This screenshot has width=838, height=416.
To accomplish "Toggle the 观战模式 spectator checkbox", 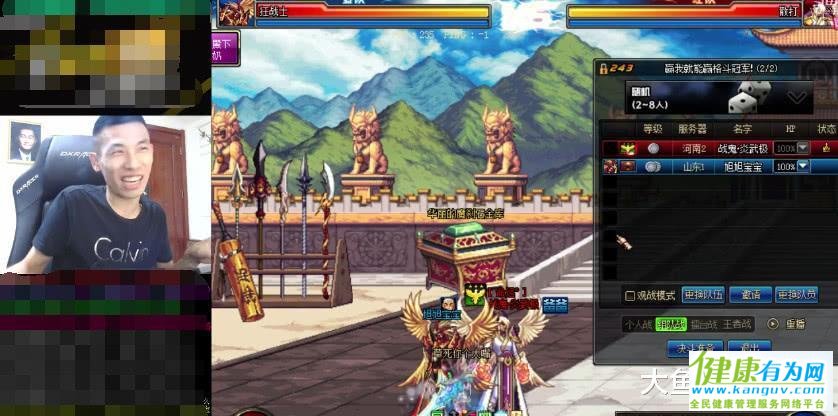I will point(630,296).
